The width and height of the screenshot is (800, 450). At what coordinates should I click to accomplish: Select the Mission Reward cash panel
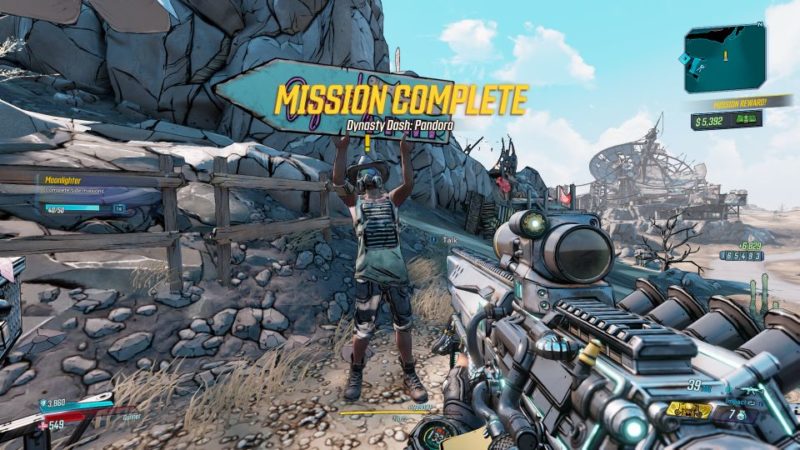[x=727, y=121]
